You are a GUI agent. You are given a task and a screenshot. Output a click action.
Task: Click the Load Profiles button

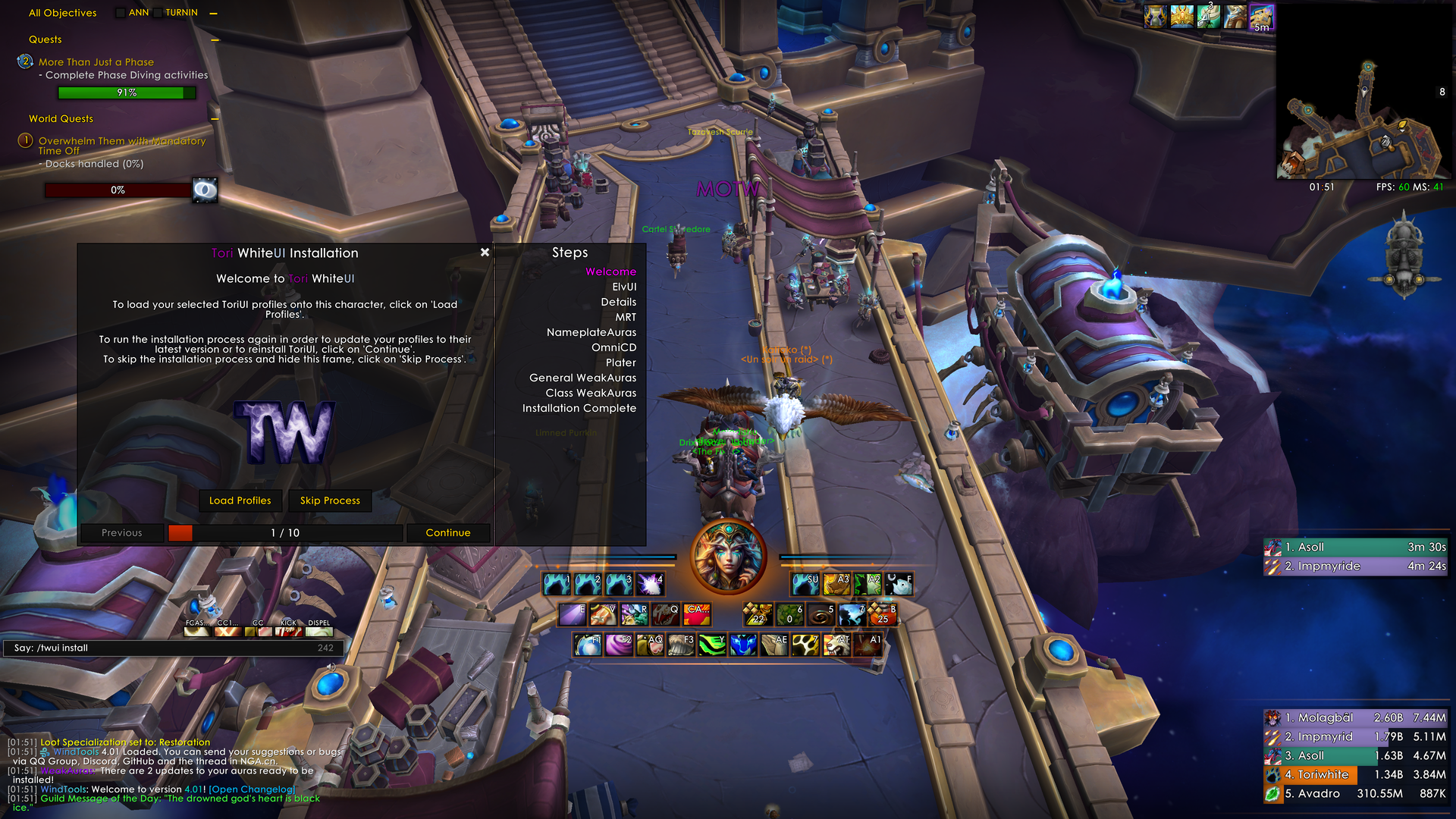240,500
